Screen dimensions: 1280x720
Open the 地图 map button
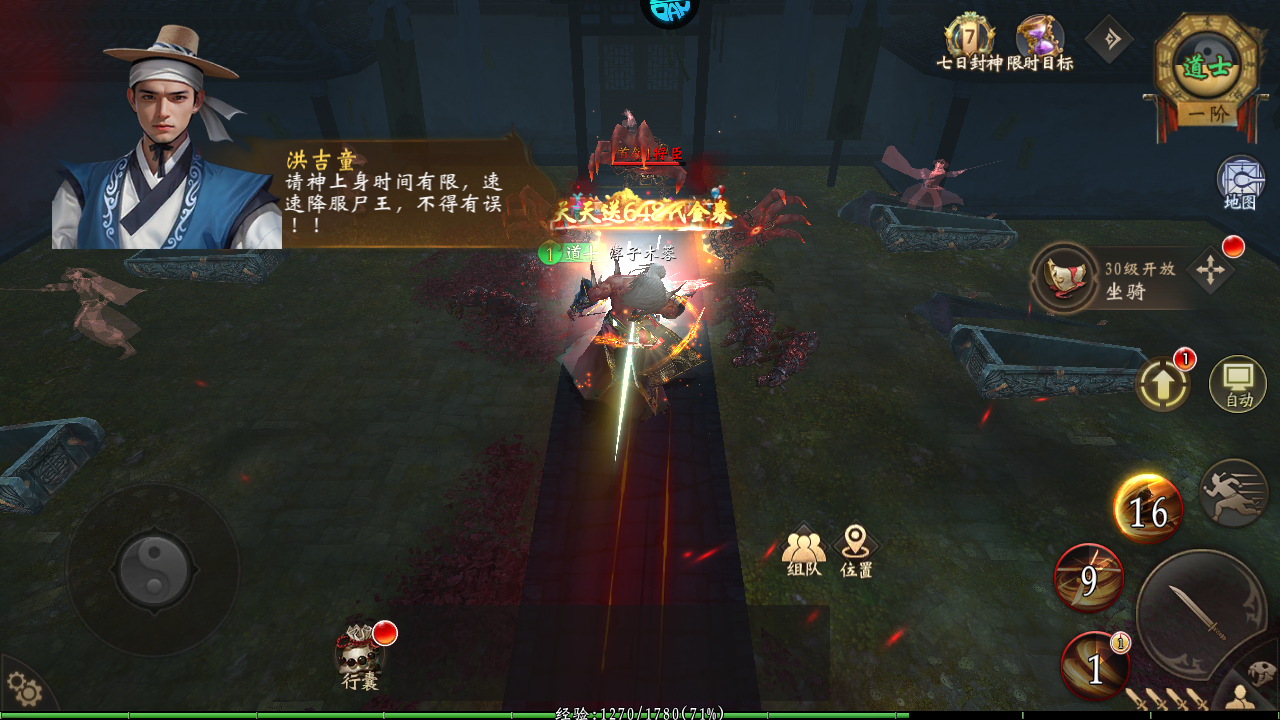tap(1240, 182)
